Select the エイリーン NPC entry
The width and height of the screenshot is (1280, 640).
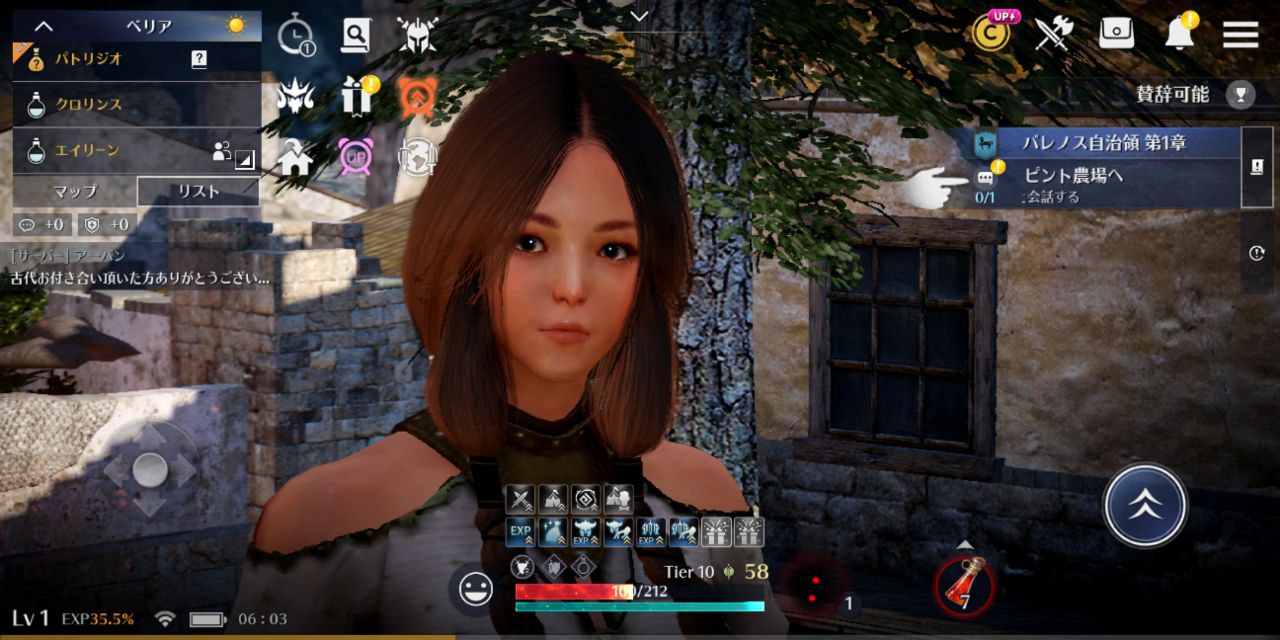[x=110, y=151]
